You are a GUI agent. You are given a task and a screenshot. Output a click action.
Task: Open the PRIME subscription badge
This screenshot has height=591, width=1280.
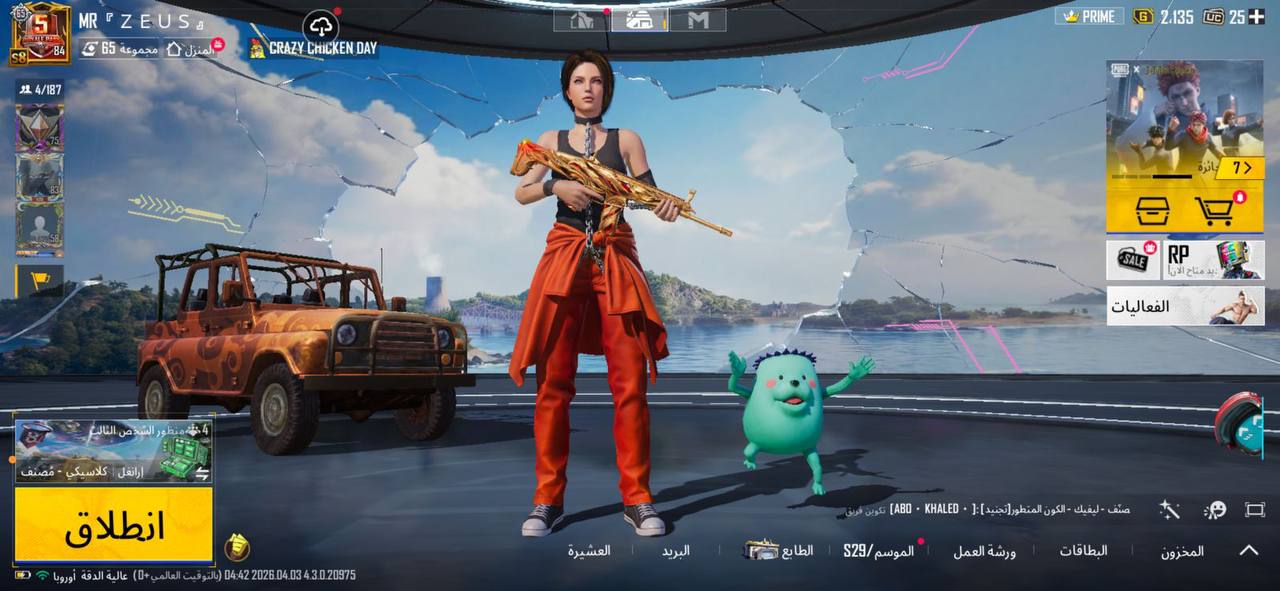(x=1089, y=17)
